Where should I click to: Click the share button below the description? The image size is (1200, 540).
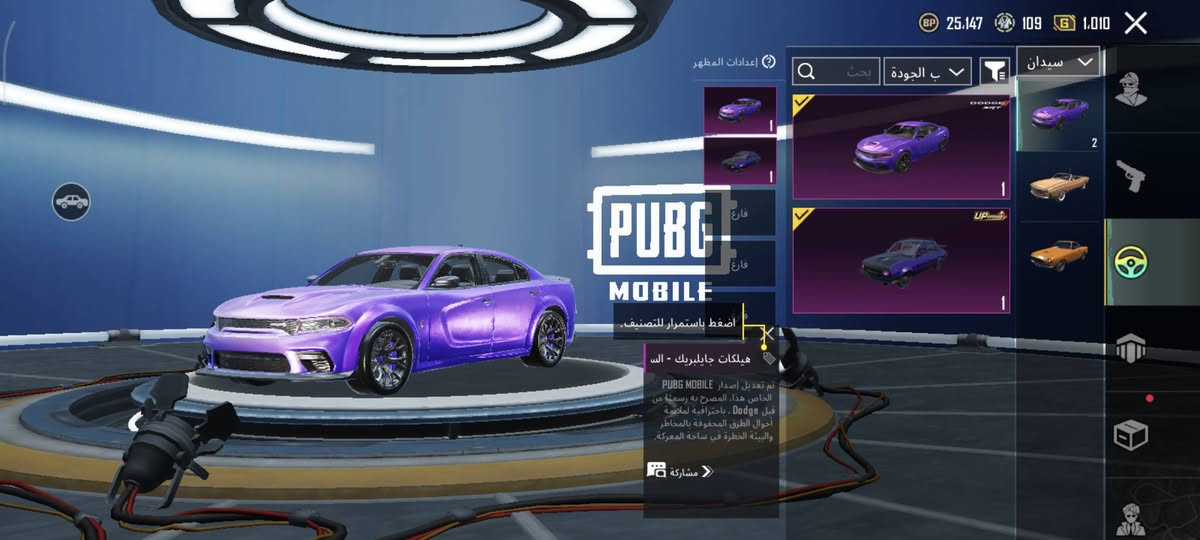(680, 471)
